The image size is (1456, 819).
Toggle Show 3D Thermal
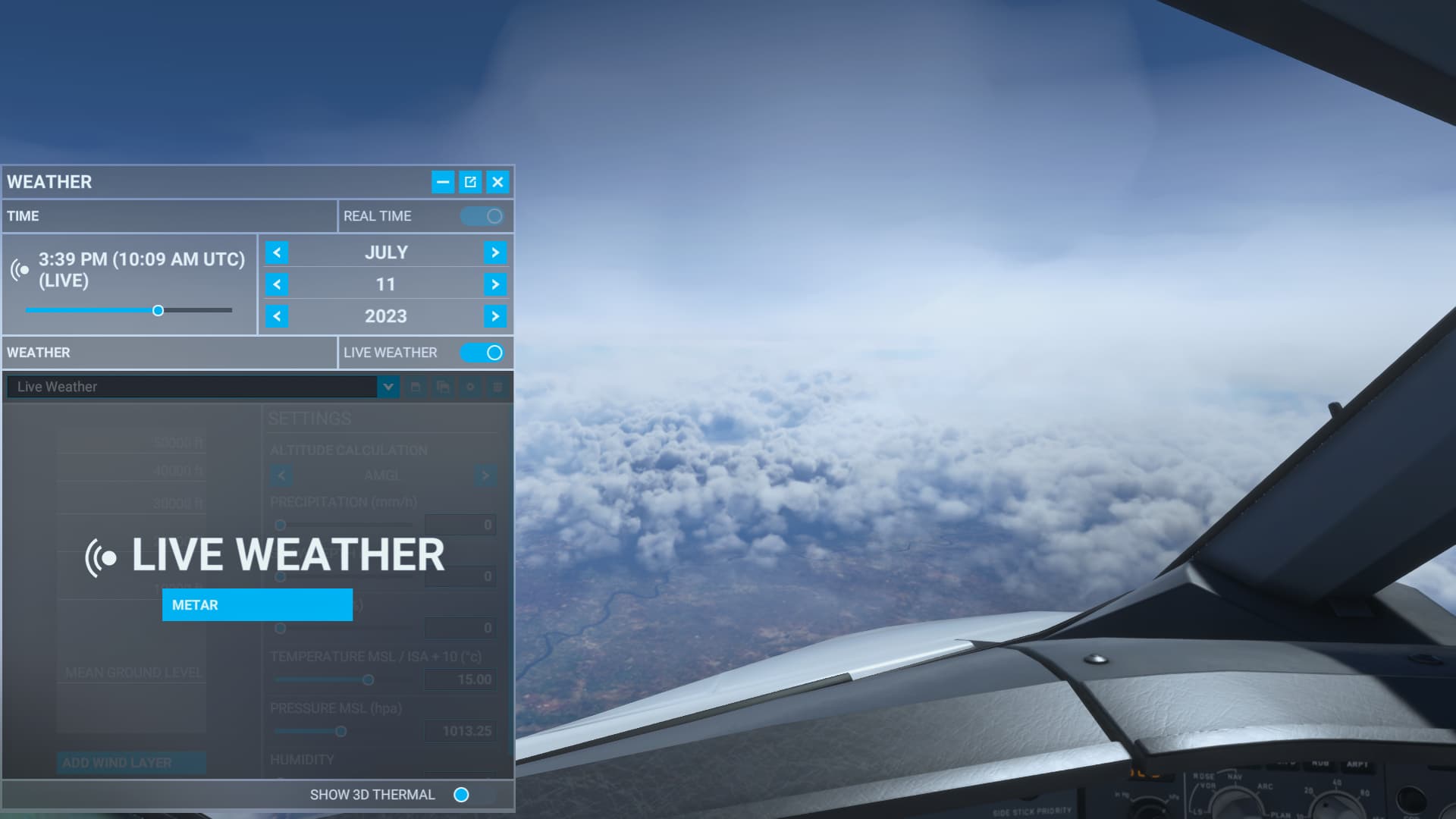point(462,795)
